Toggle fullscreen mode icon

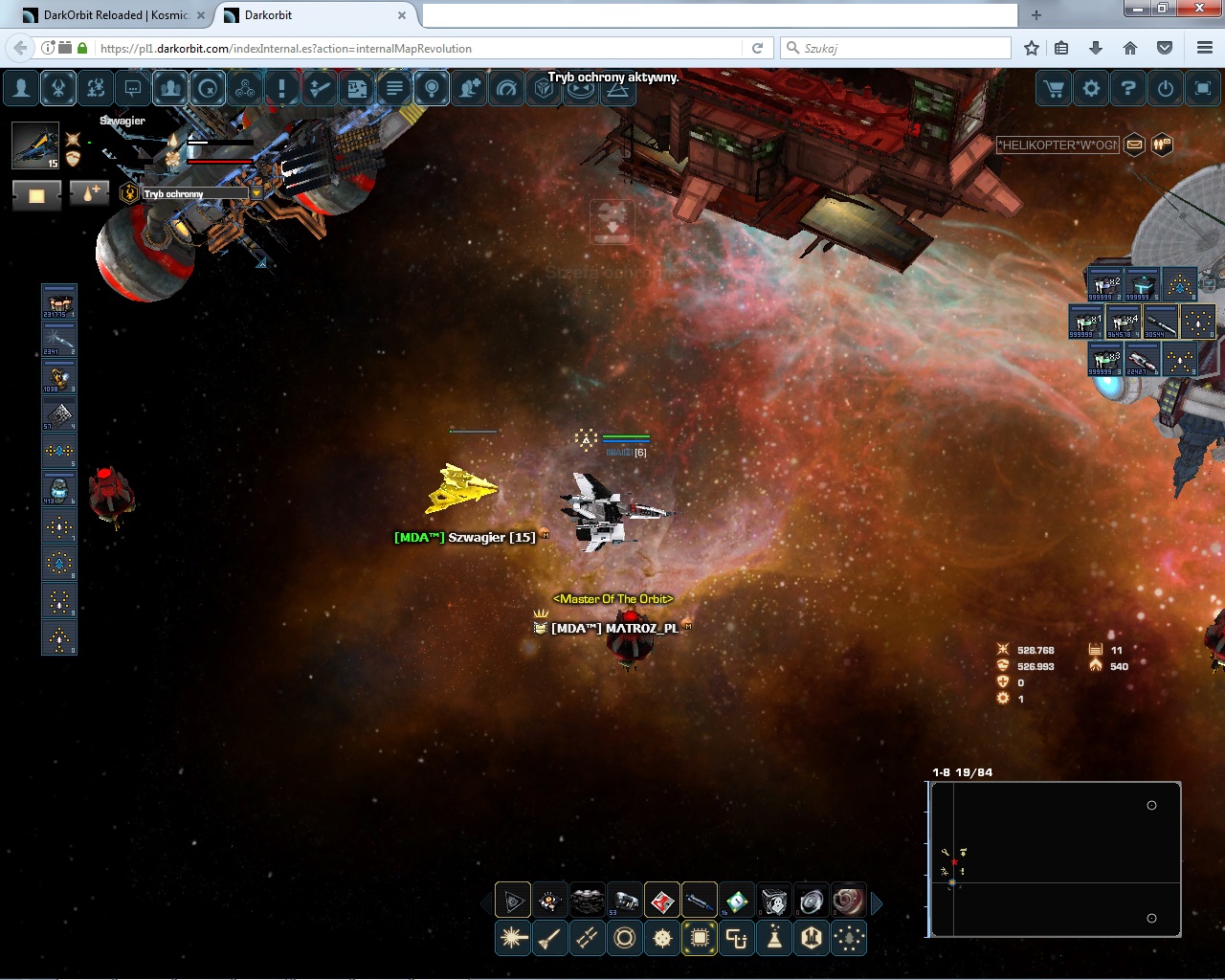click(x=1203, y=89)
